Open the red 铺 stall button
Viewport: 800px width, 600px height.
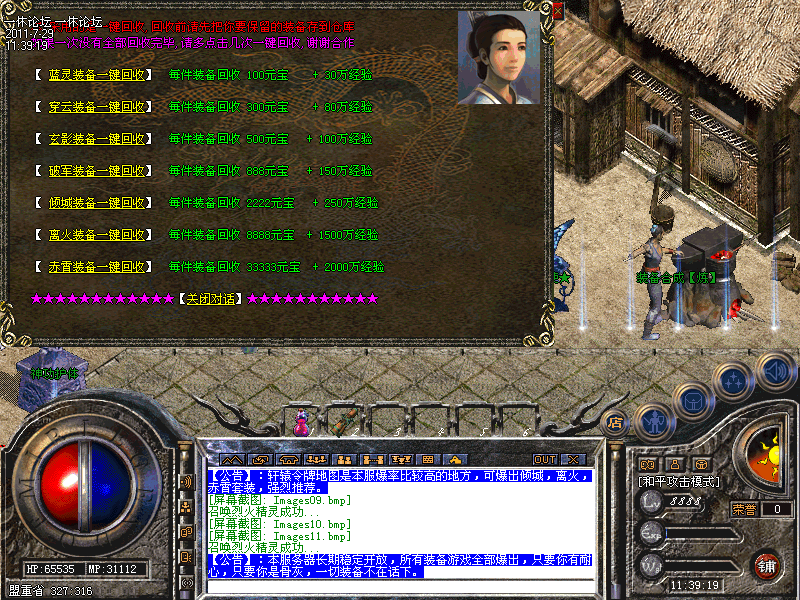(767, 564)
